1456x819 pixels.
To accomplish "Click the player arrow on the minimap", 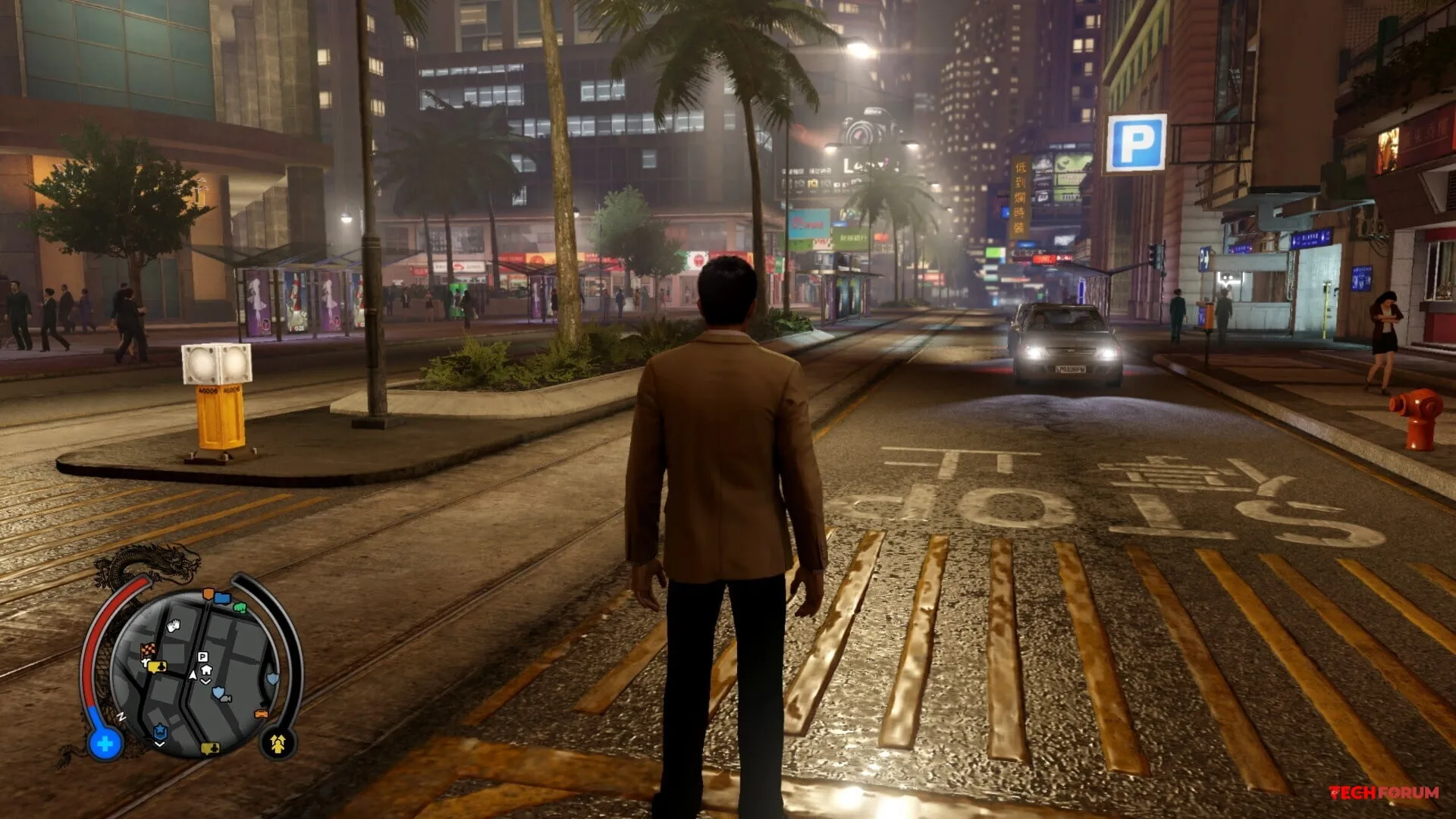I will (193, 673).
